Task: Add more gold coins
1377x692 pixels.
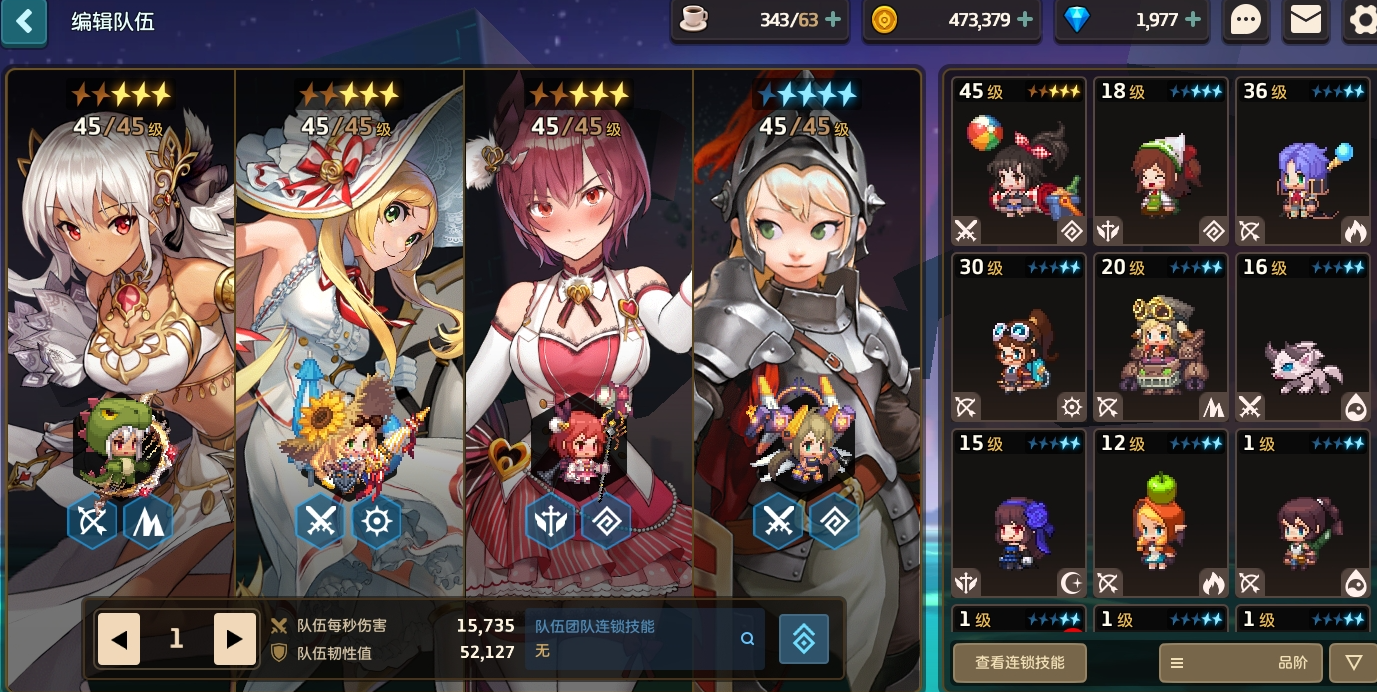Action: tap(1023, 20)
